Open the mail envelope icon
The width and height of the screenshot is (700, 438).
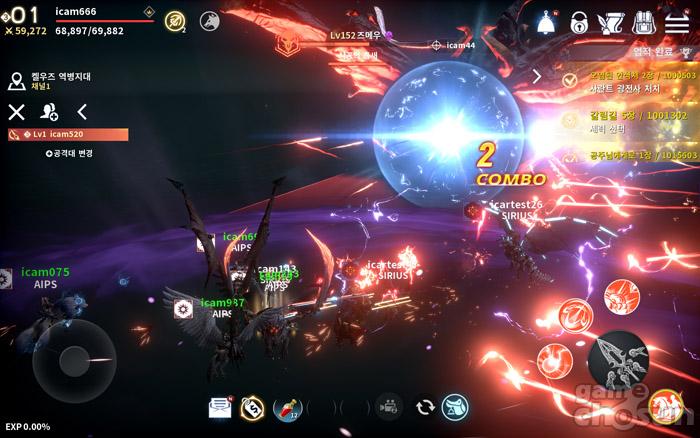coord(219,407)
